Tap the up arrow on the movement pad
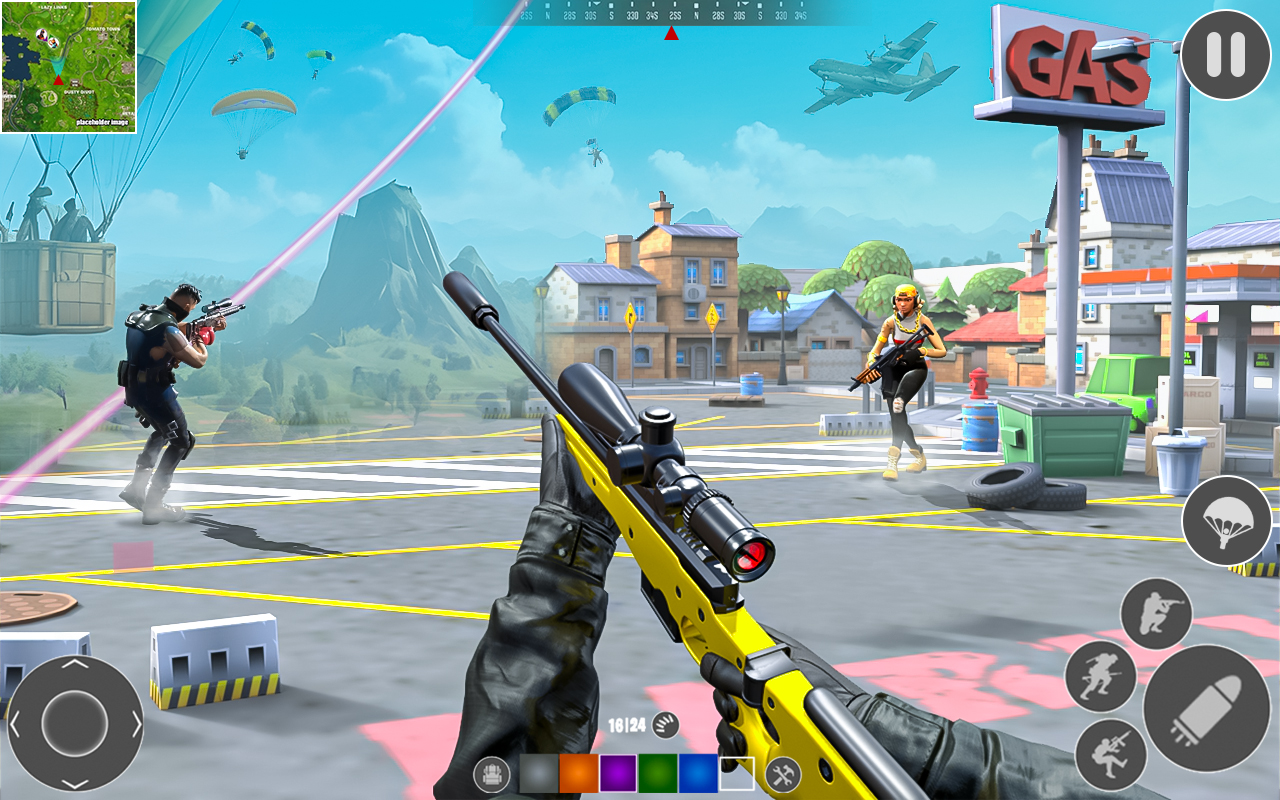The width and height of the screenshot is (1280, 800). coord(75,665)
